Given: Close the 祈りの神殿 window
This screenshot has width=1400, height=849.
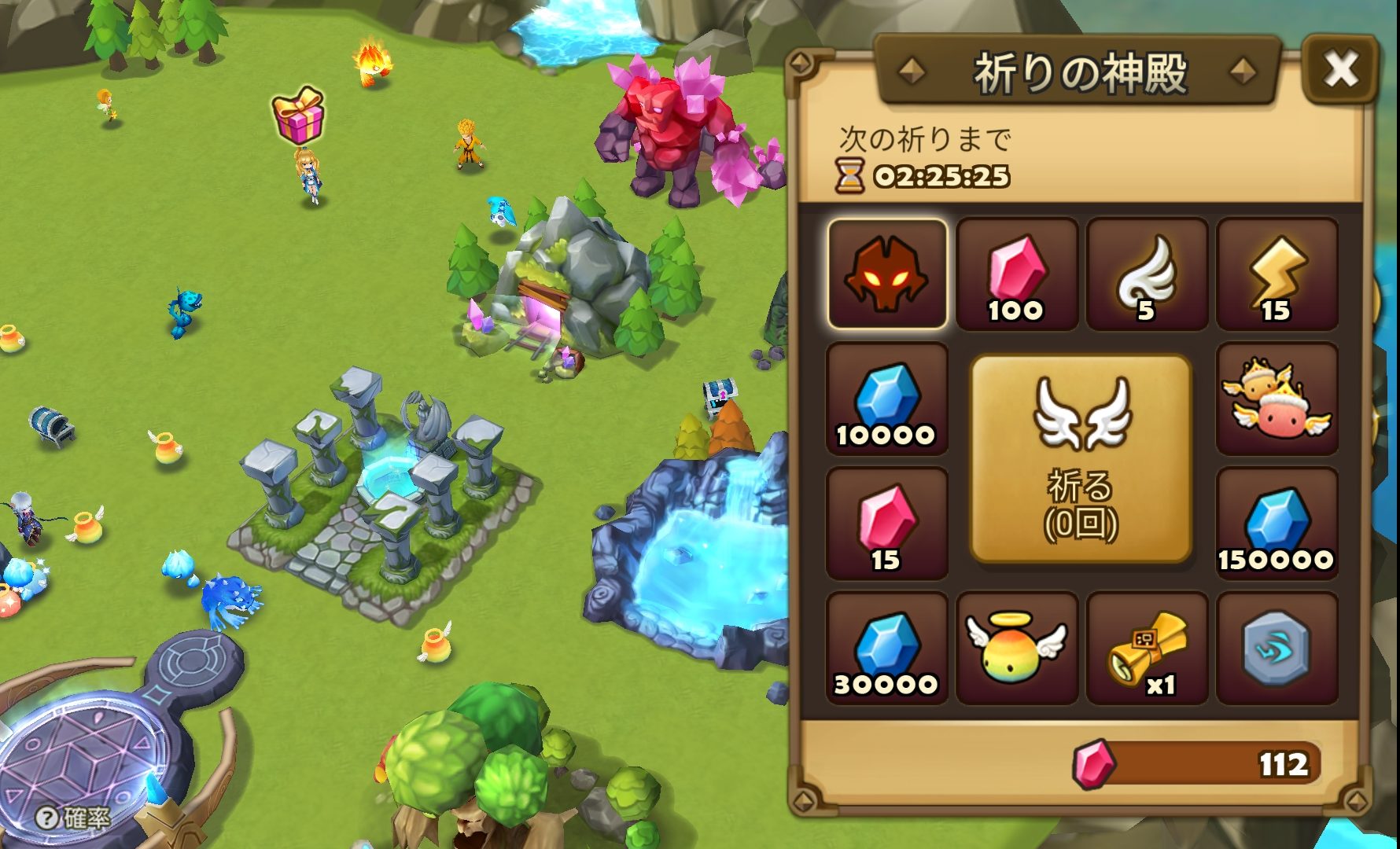Looking at the screenshot, I should (1343, 69).
